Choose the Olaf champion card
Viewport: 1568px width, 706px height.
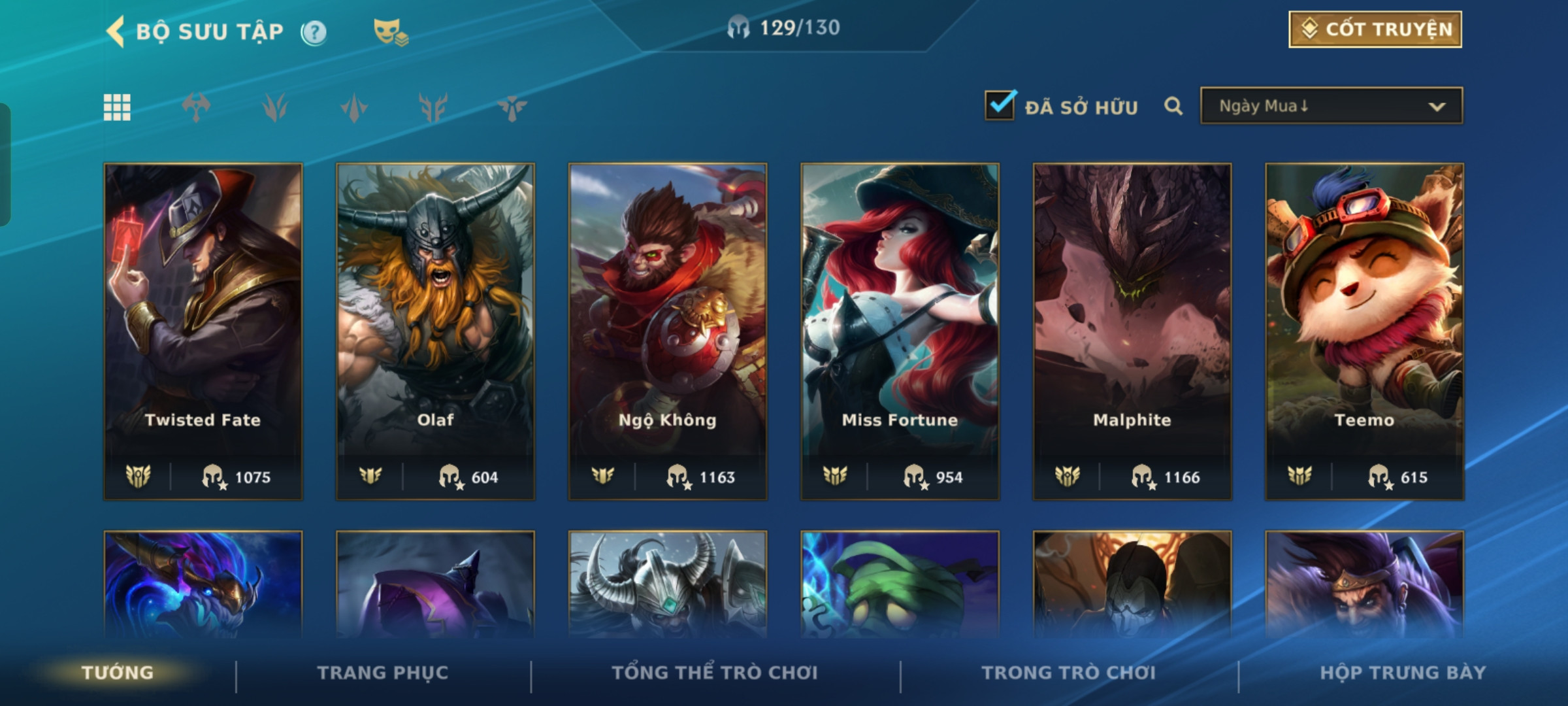click(x=435, y=331)
